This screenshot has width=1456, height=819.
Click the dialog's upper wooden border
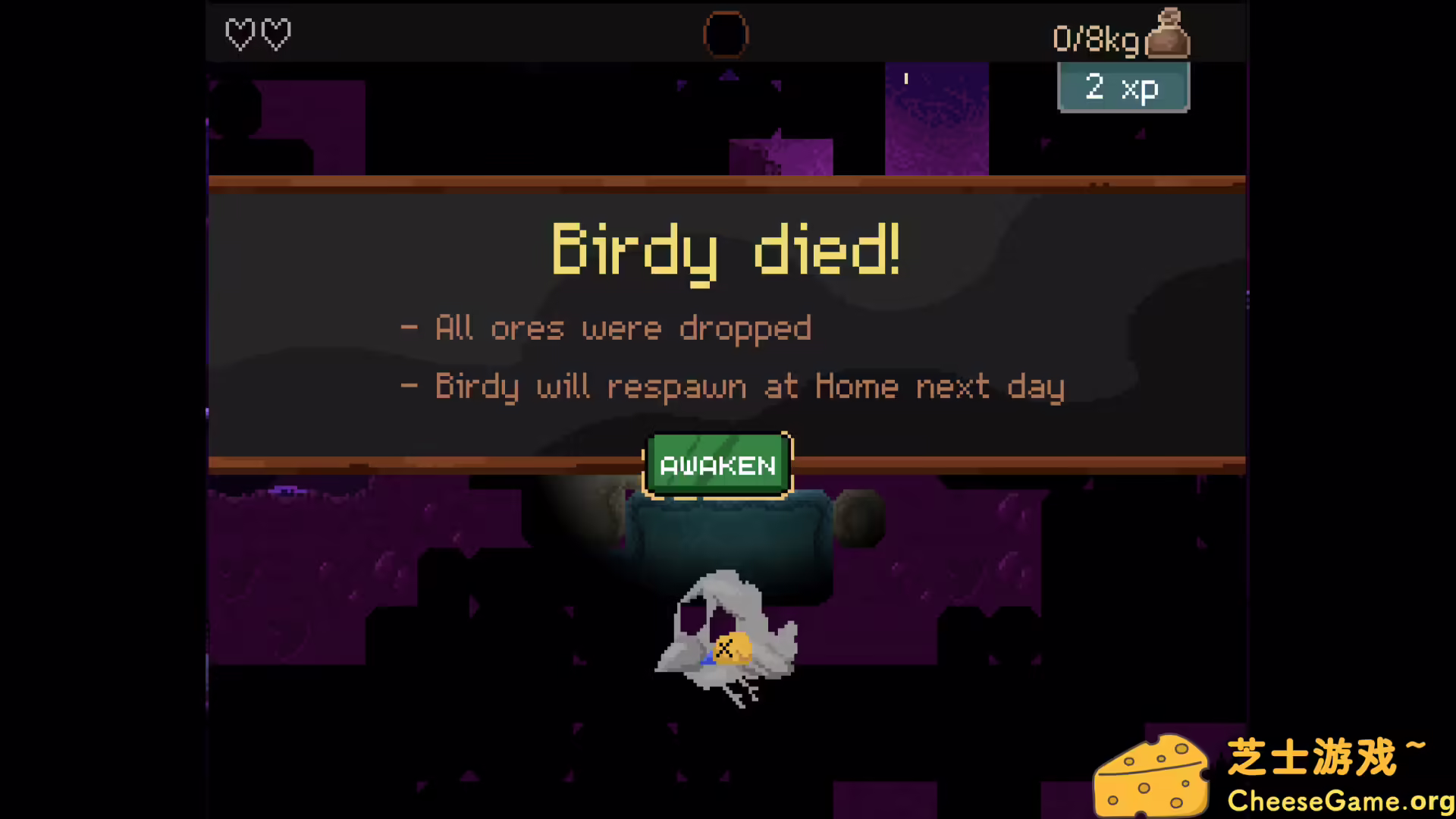[726, 180]
